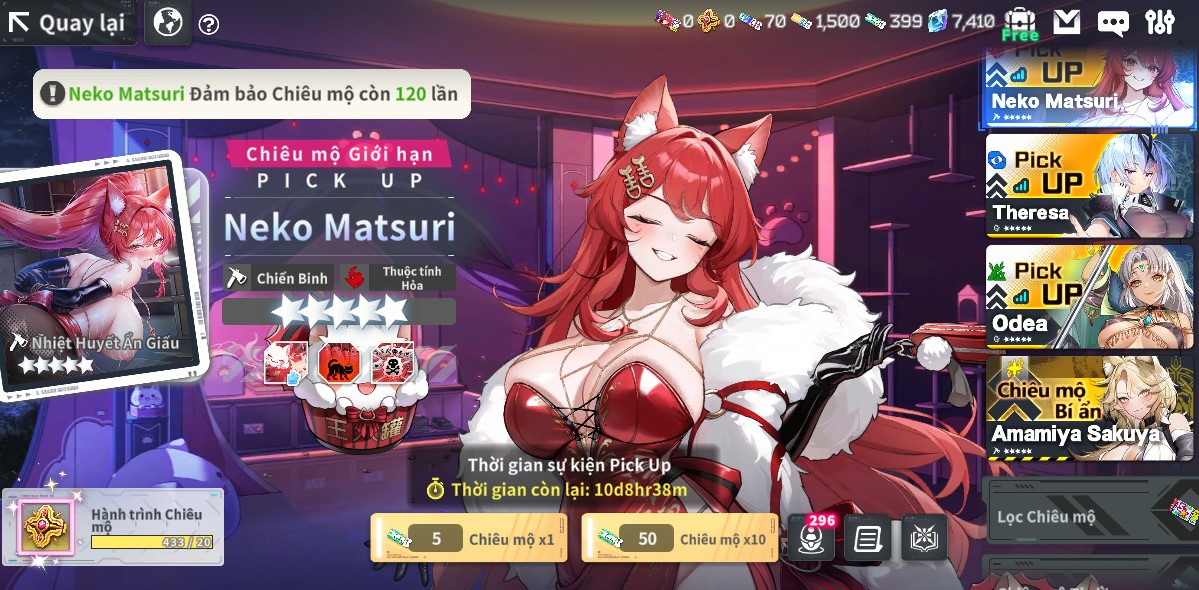
Task: Open the Hành trình Chiêu mộ panel
Action: tap(113, 527)
